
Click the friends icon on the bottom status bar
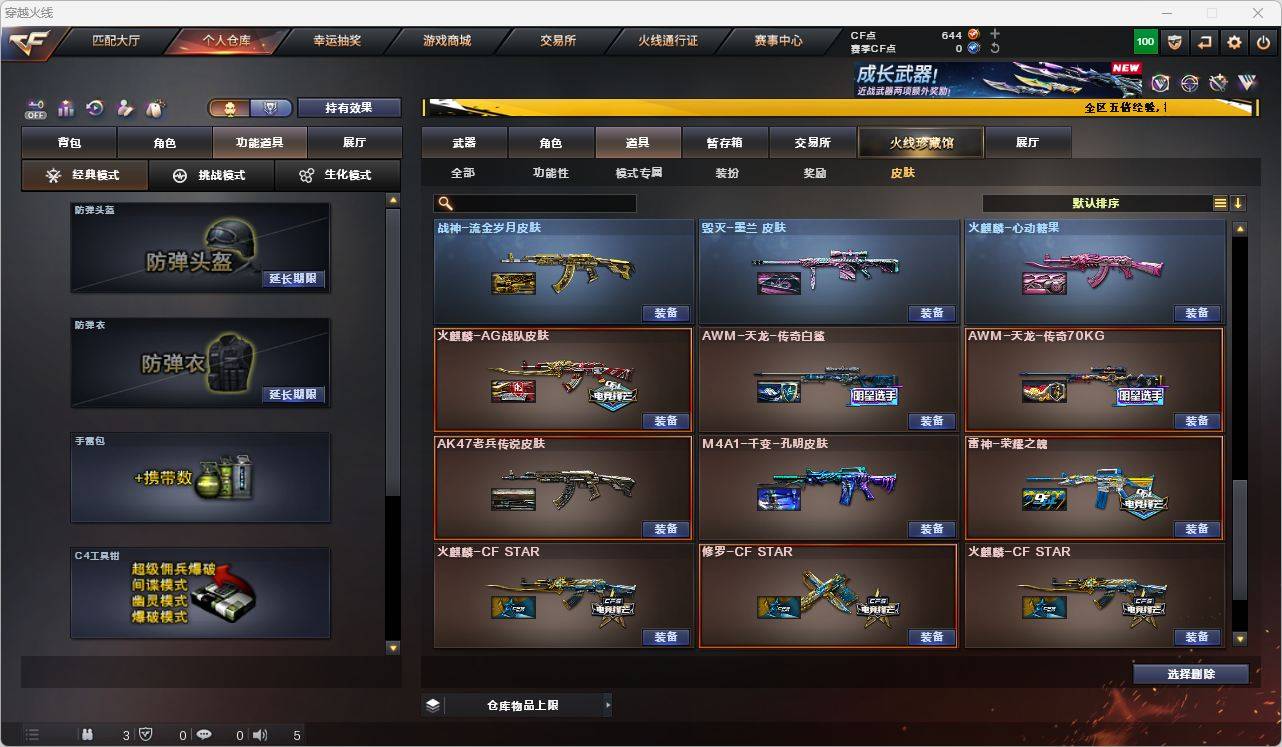point(86,735)
